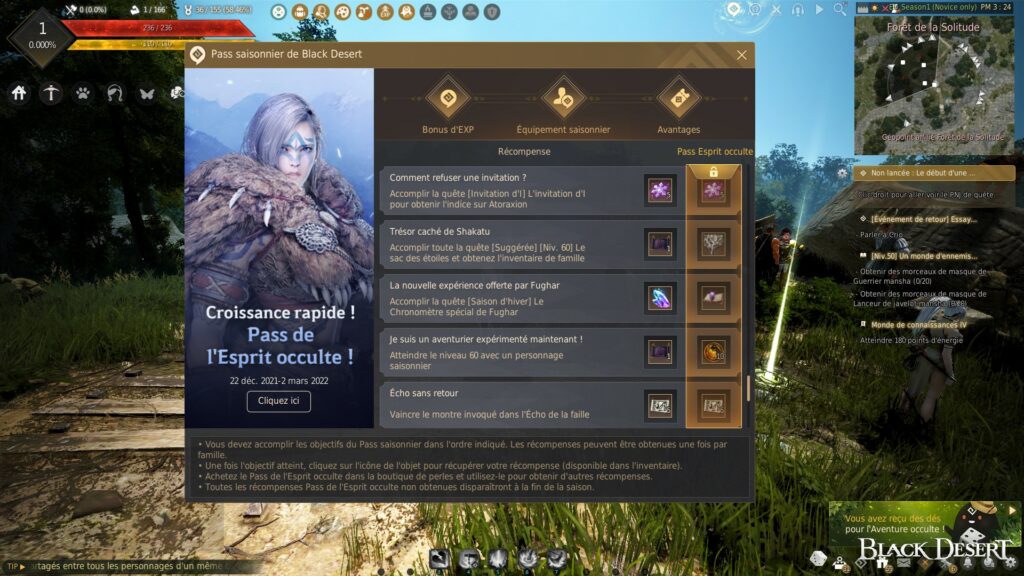The image size is (1024, 576).
Task: Click the horseshoe mount icon
Action: click(115, 94)
